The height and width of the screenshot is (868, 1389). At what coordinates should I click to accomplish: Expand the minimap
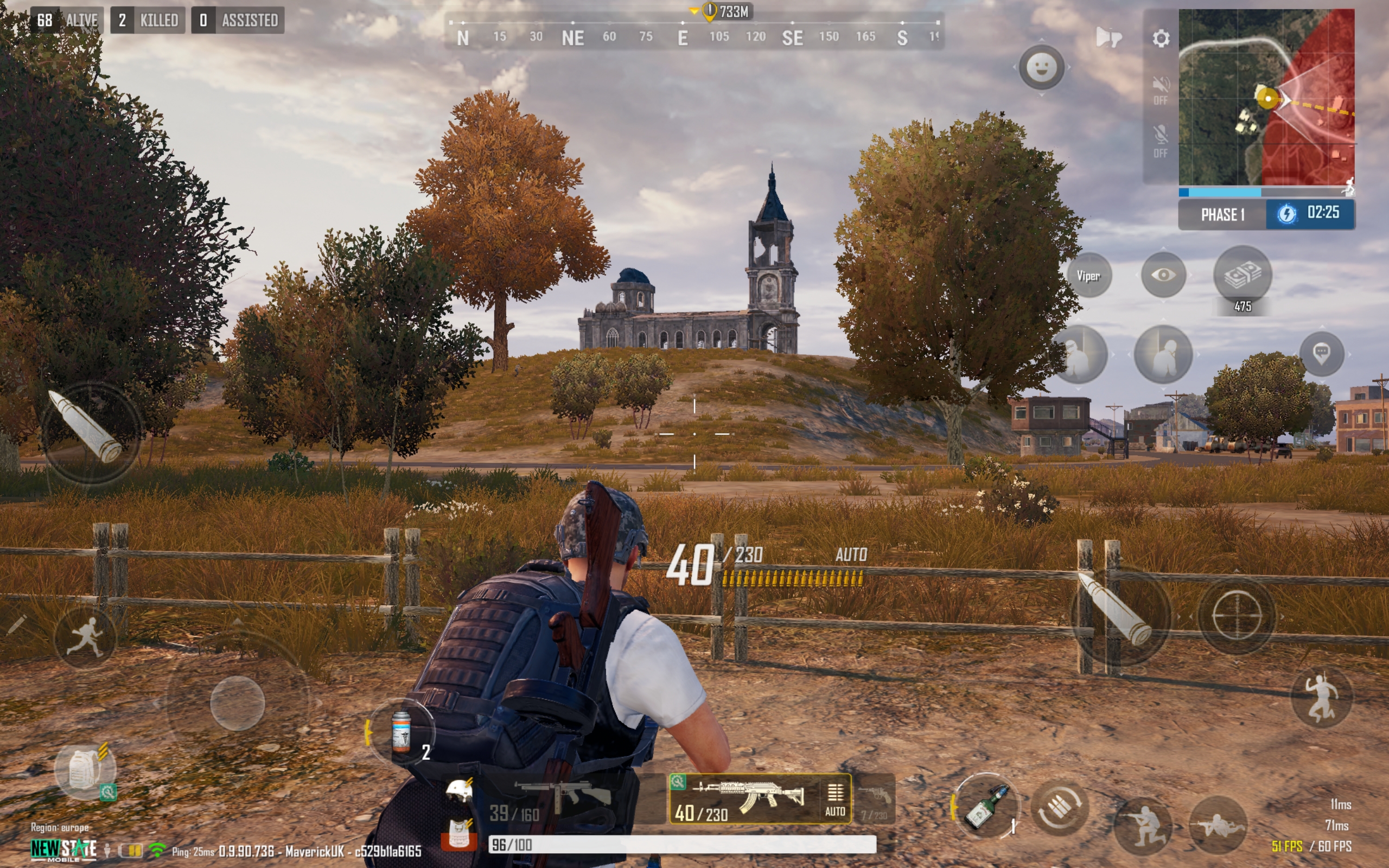pos(1266,97)
